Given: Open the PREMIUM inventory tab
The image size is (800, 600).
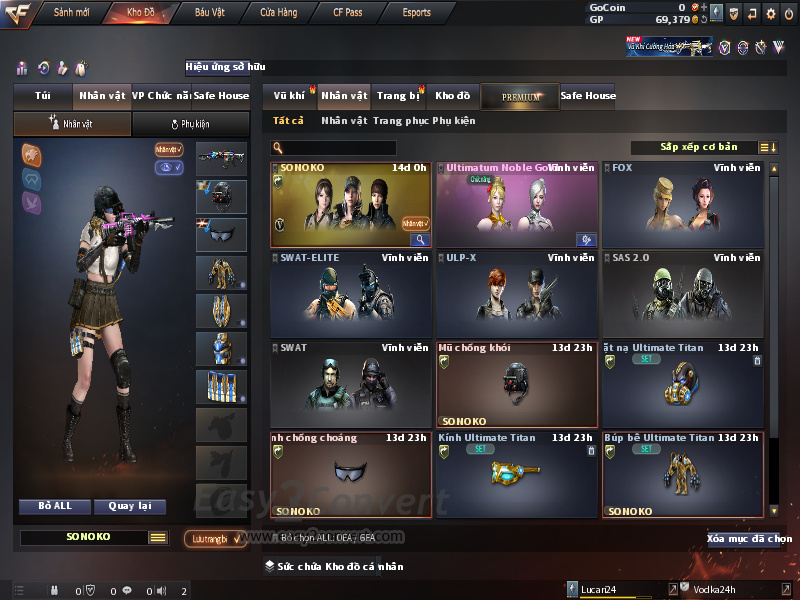Looking at the screenshot, I should [520, 97].
